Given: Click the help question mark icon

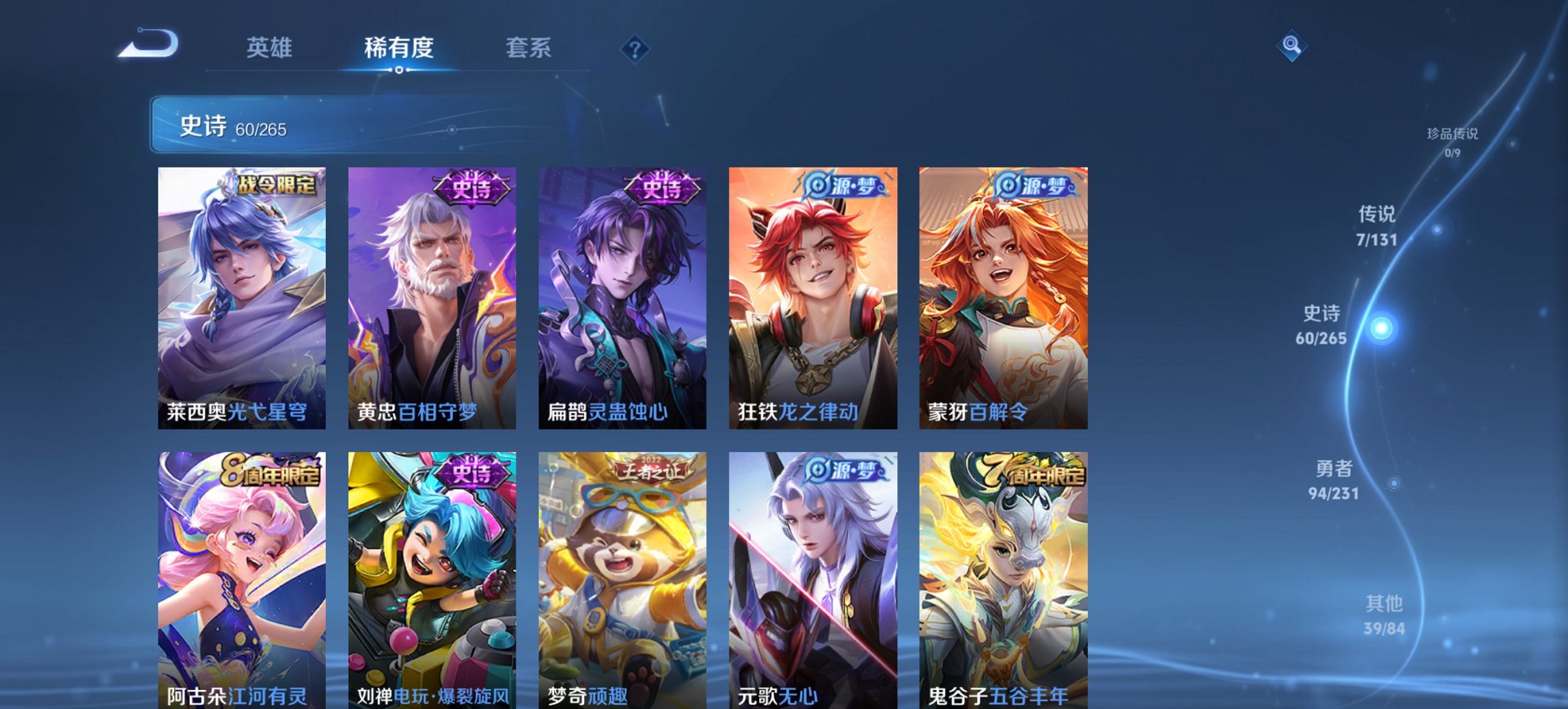Looking at the screenshot, I should 635,48.
